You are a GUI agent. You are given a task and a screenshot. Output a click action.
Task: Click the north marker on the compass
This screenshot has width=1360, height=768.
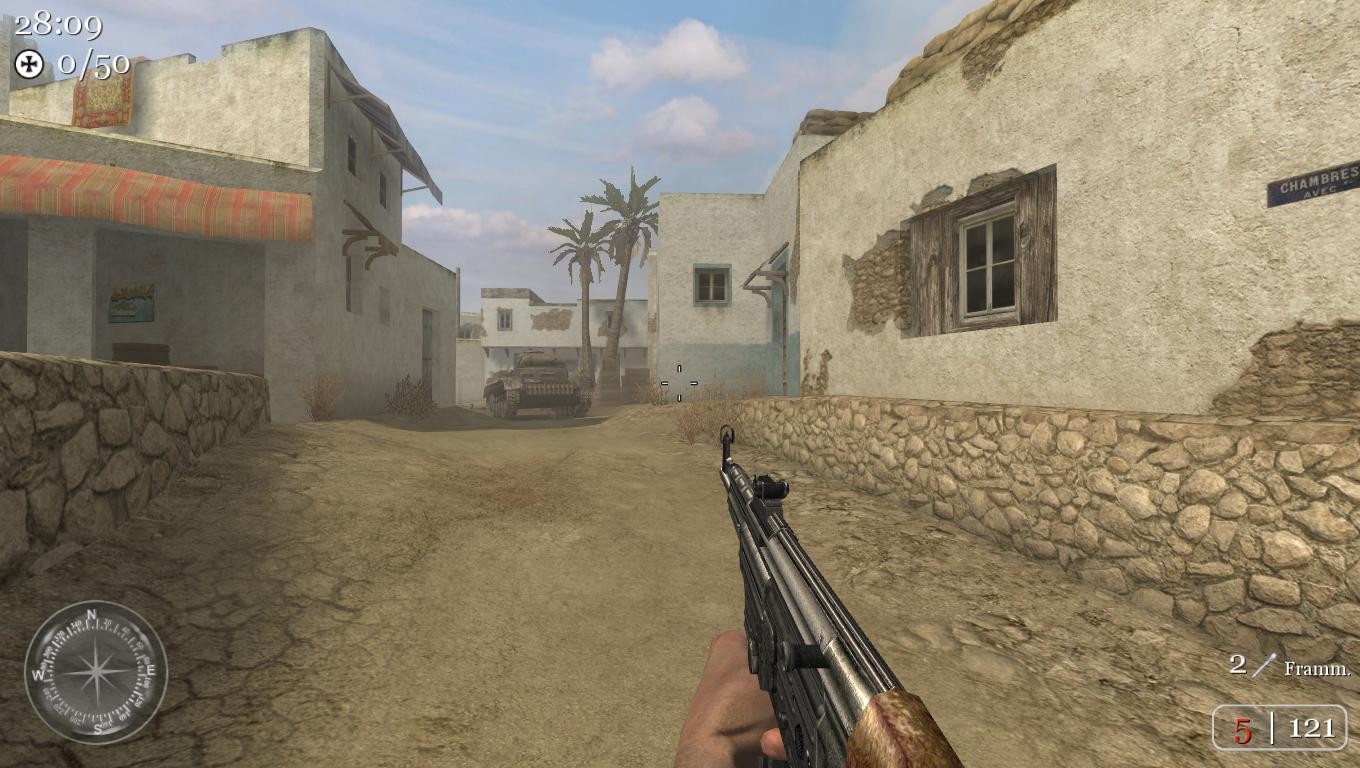[x=90, y=614]
